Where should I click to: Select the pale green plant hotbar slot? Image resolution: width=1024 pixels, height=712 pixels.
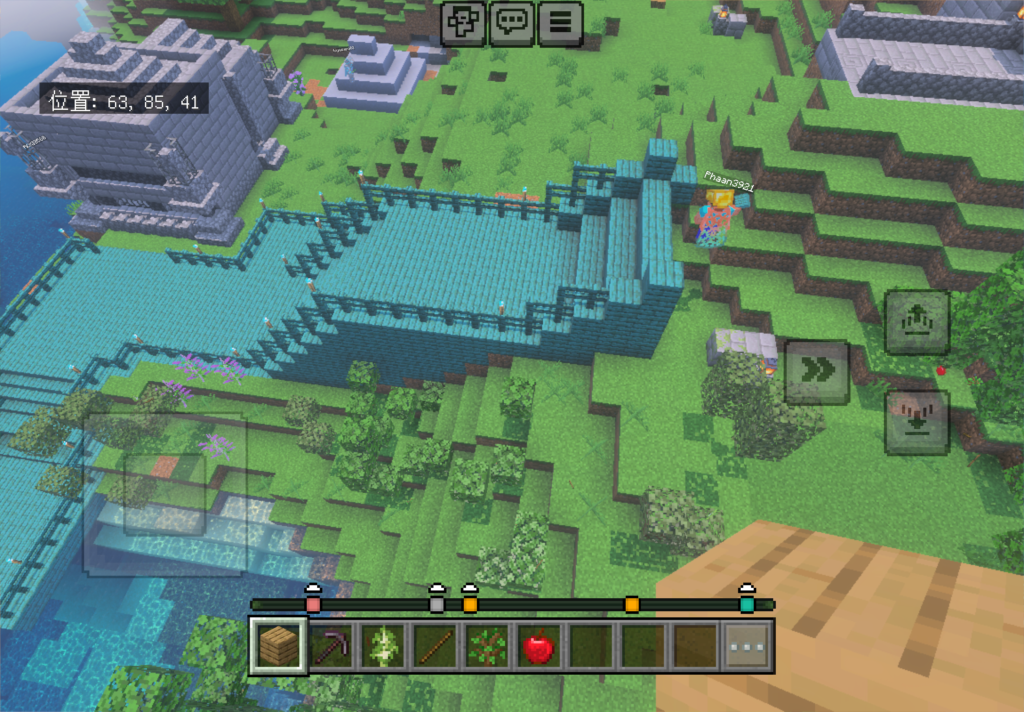click(x=383, y=646)
